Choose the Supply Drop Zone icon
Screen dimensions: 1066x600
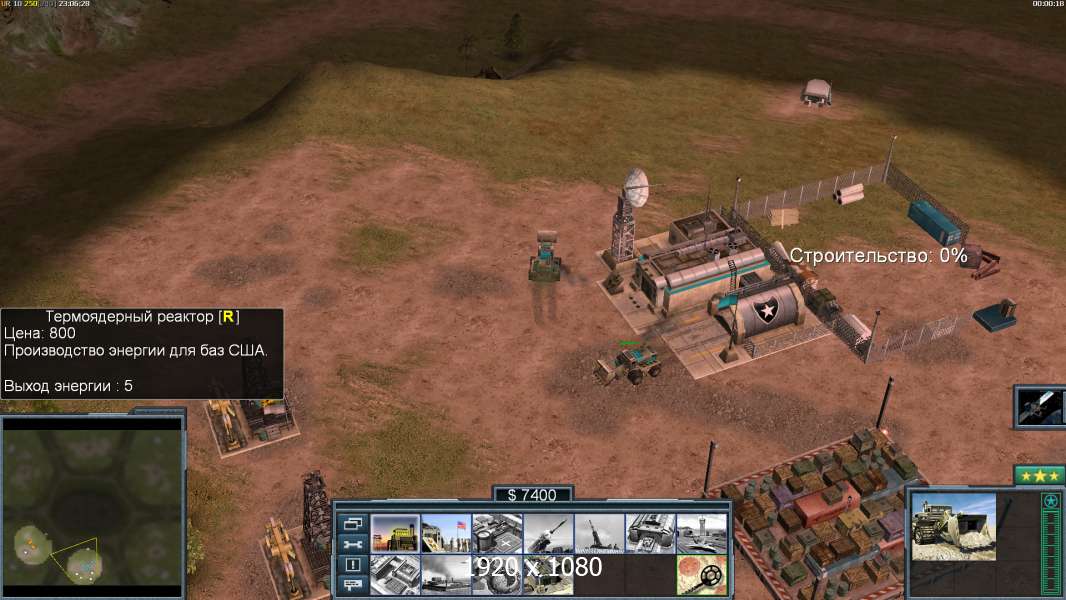(x=446, y=575)
